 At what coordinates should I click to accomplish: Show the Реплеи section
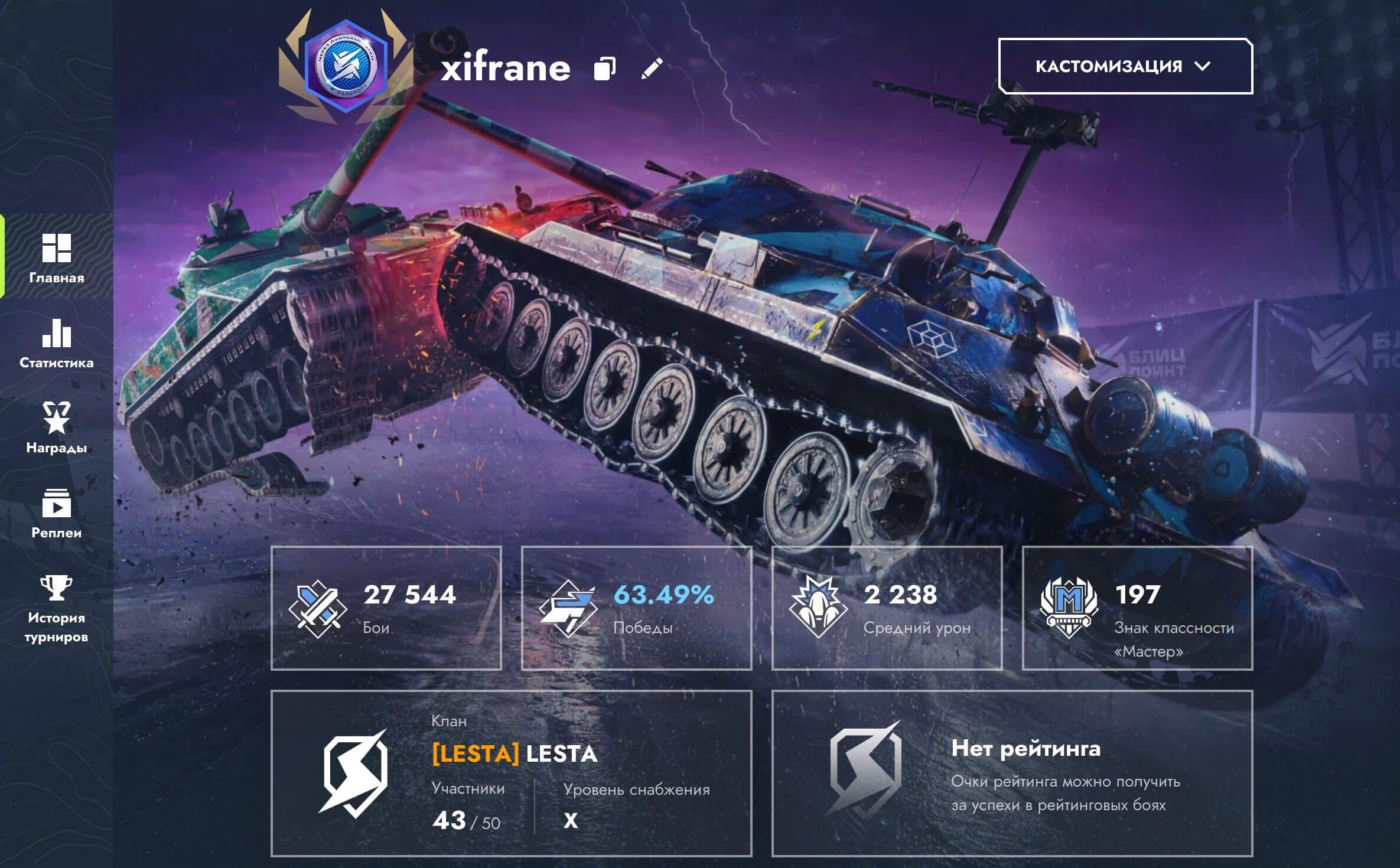[57, 513]
